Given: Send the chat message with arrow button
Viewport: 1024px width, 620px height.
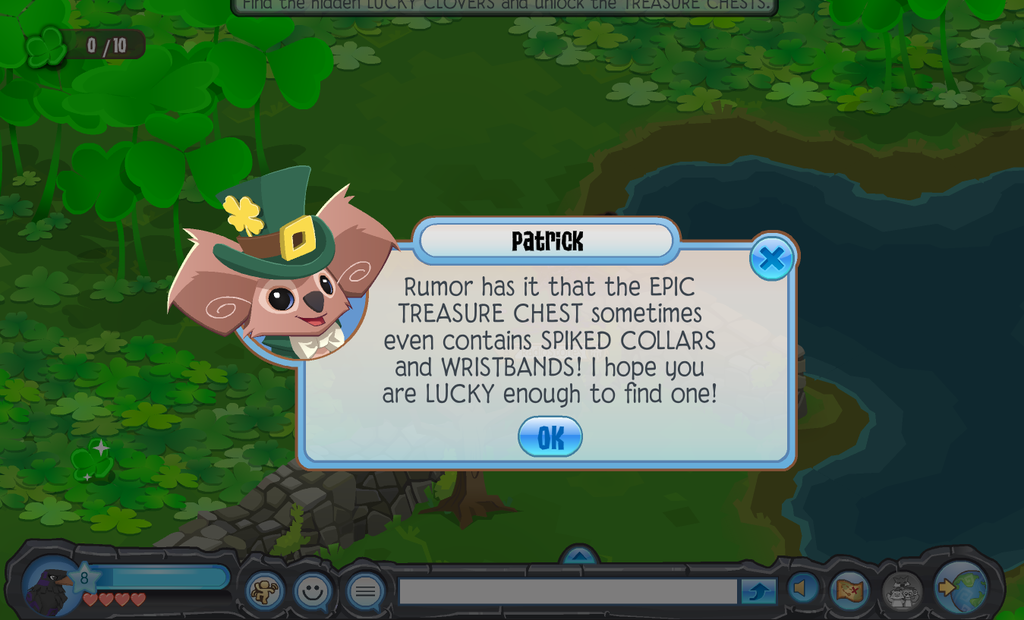Looking at the screenshot, I should (758, 592).
